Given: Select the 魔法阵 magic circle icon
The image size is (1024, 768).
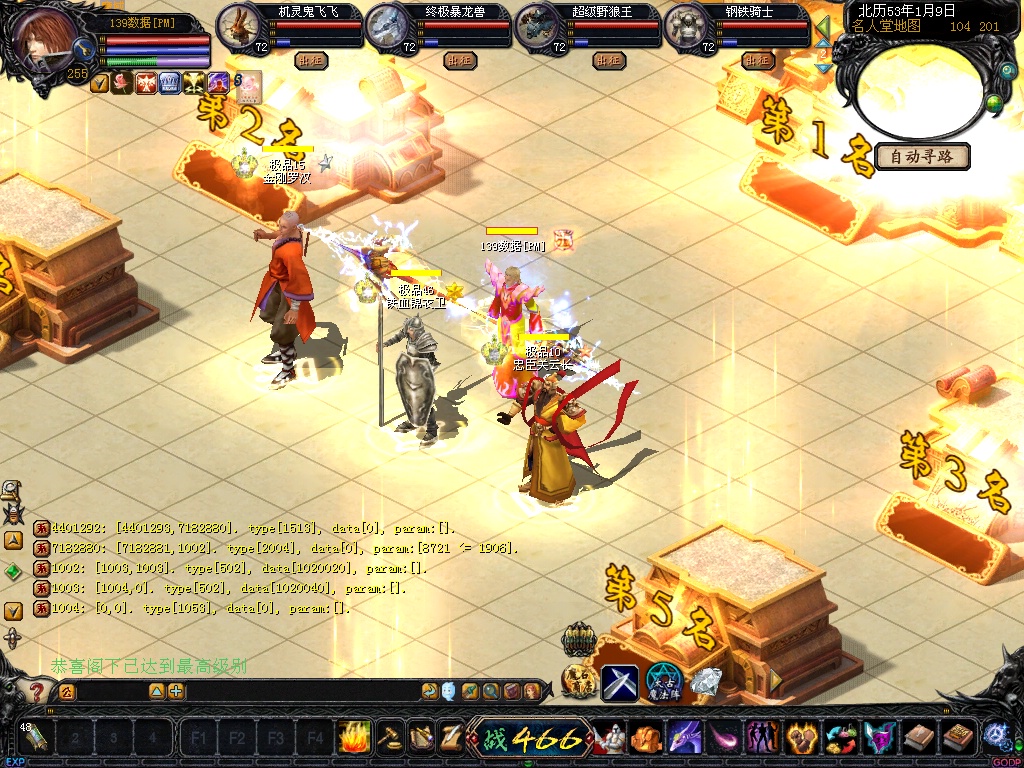Looking at the screenshot, I should coord(663,683).
